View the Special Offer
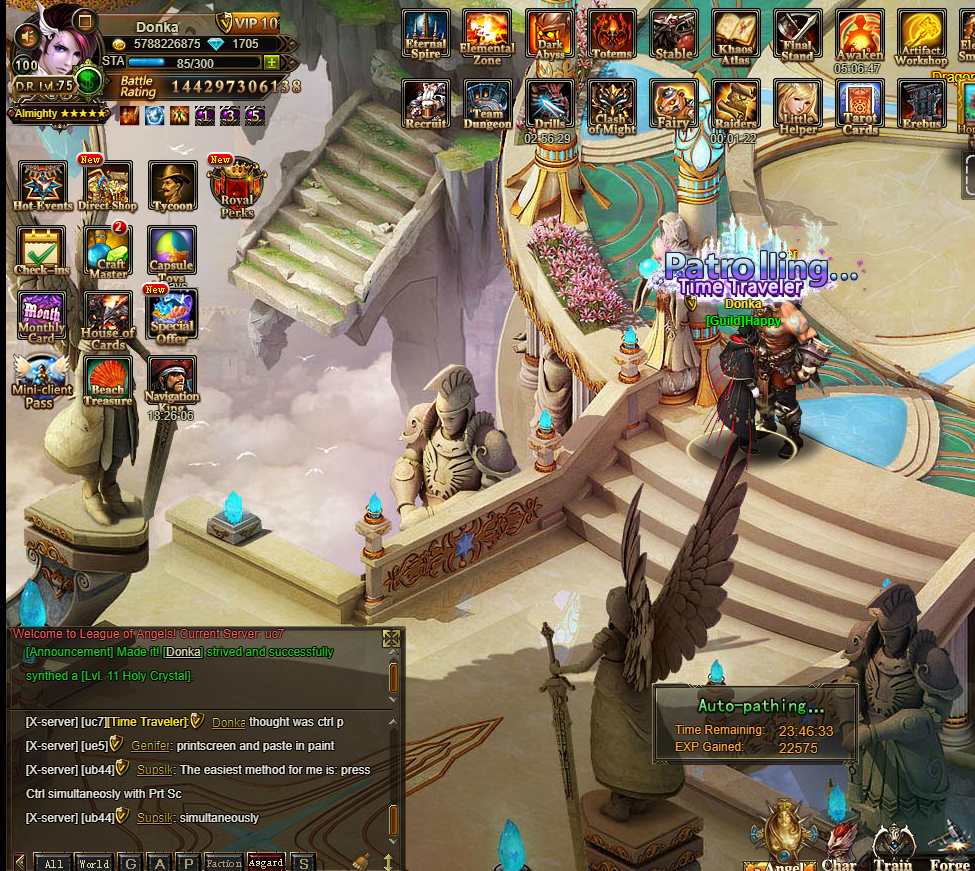The image size is (975, 871). pos(172,316)
